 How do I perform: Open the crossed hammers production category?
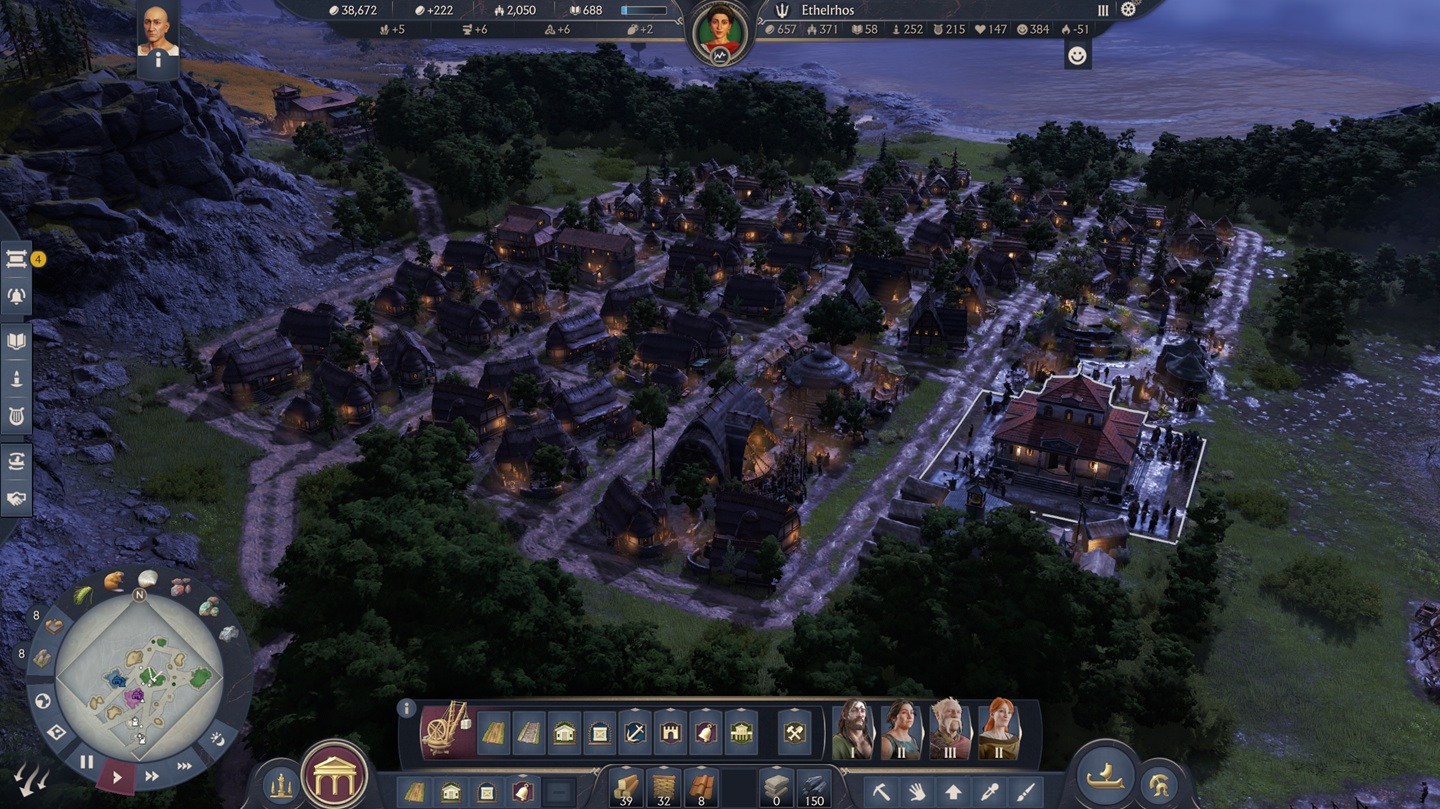tap(794, 733)
